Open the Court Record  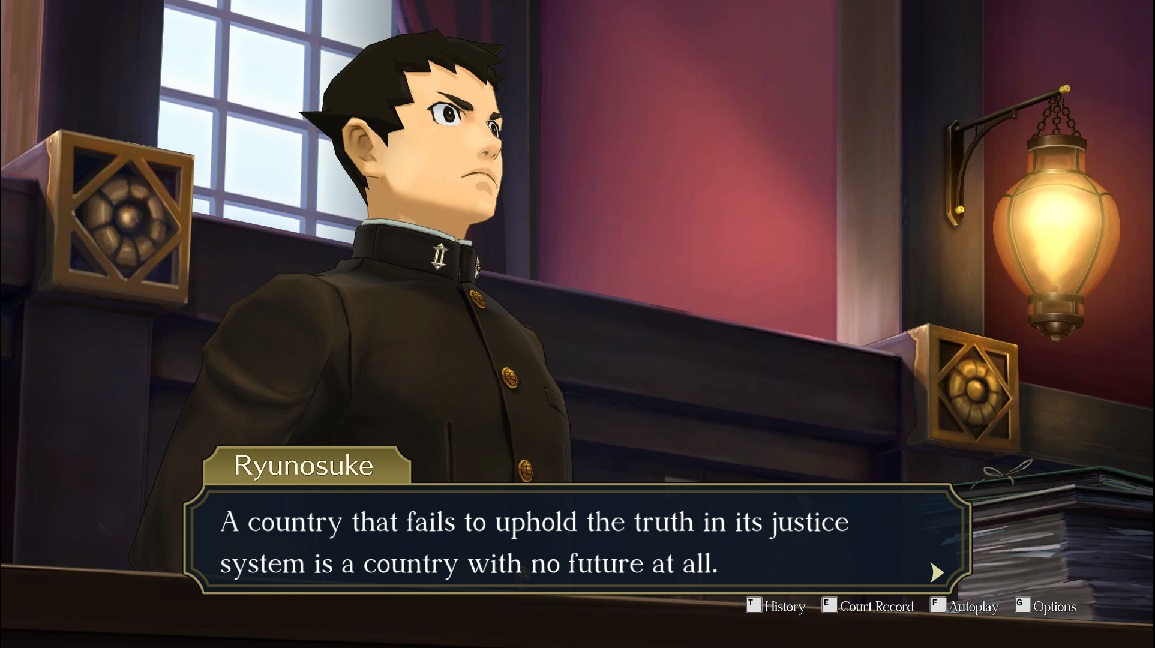[868, 606]
